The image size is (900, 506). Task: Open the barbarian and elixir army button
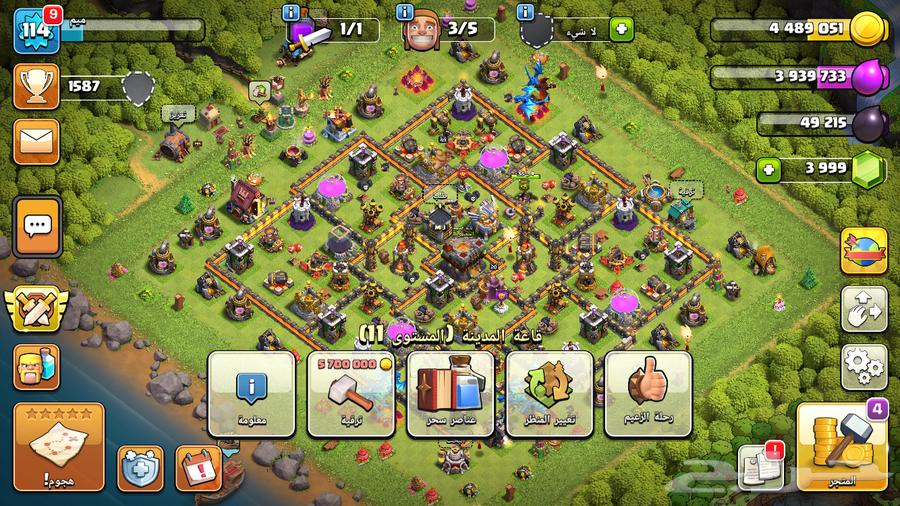(36, 367)
